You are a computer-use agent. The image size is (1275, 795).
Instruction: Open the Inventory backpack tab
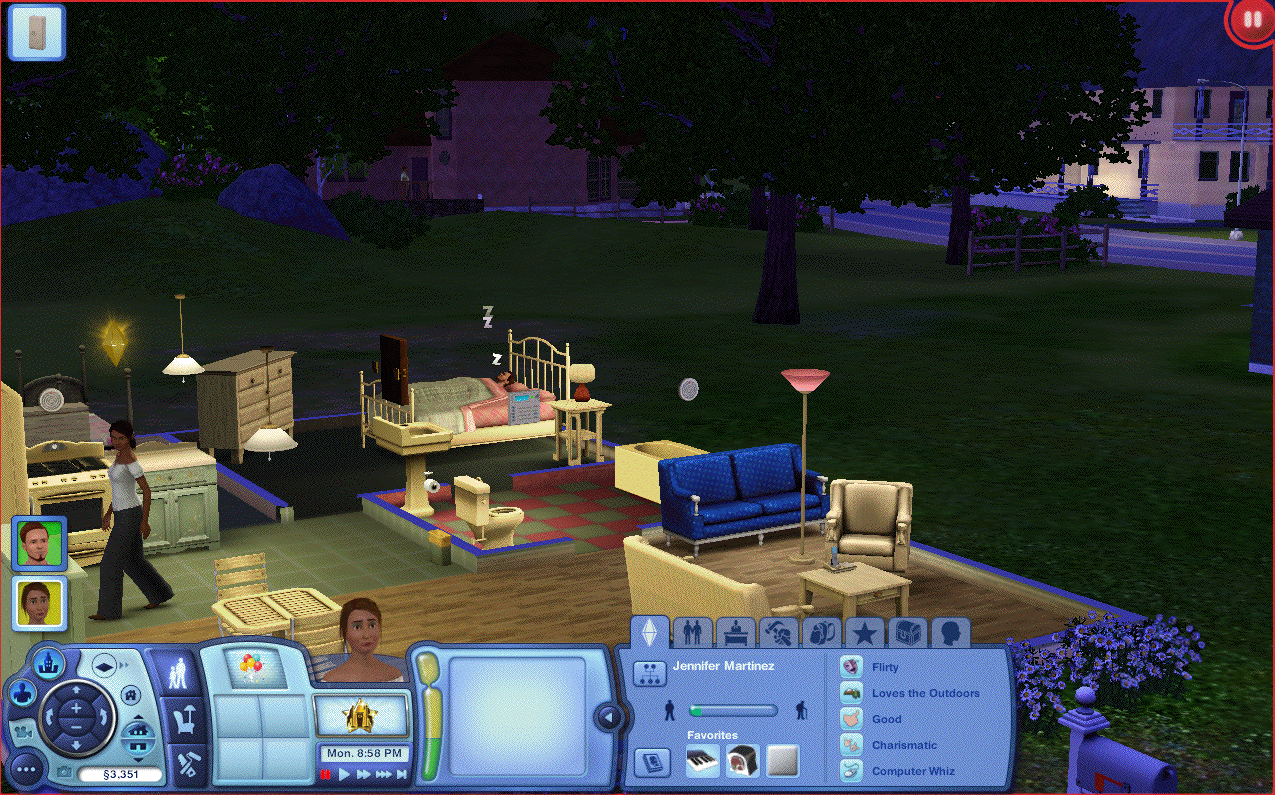point(821,632)
